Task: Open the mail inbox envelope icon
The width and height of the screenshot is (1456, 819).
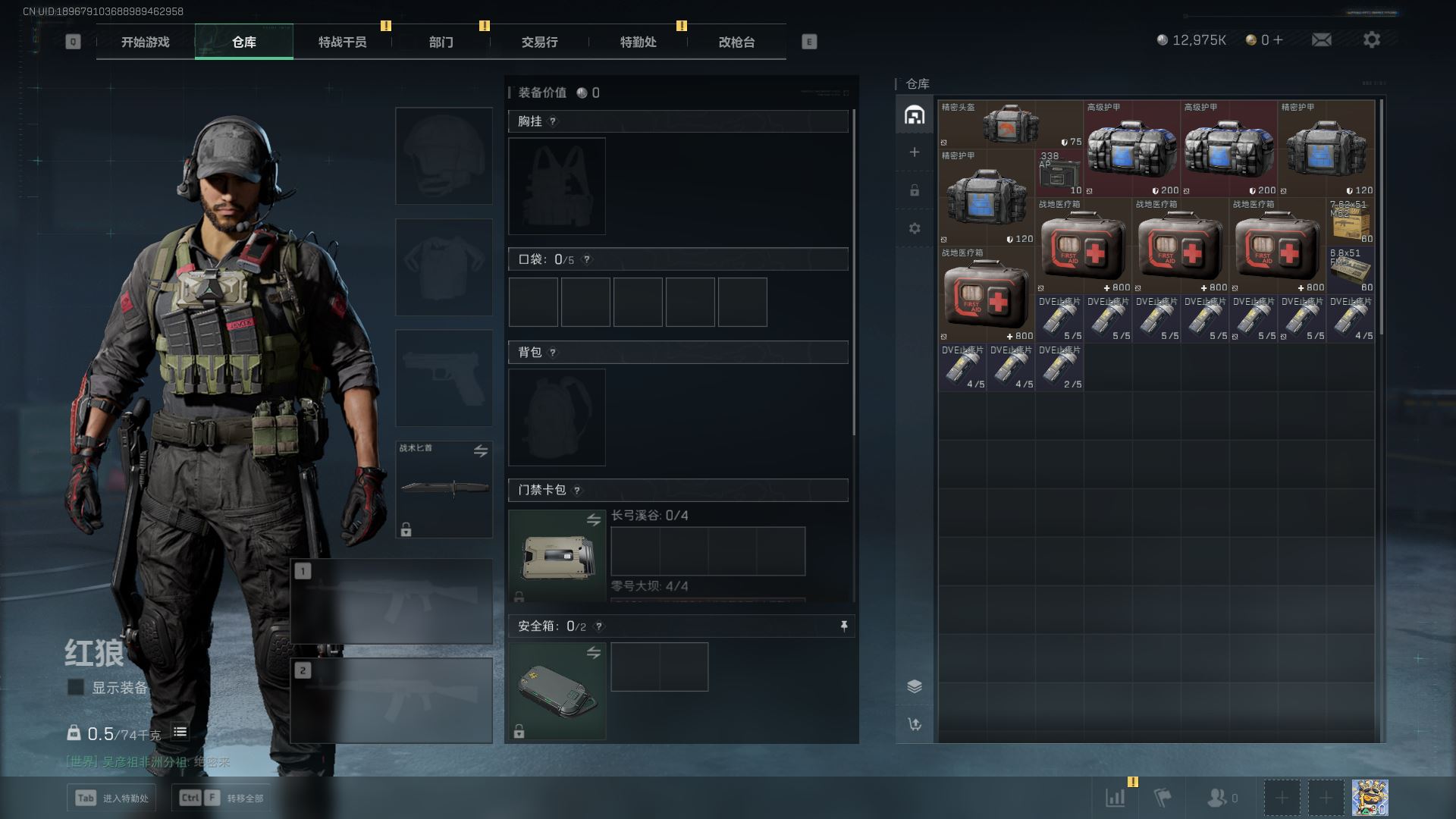Action: (1321, 39)
